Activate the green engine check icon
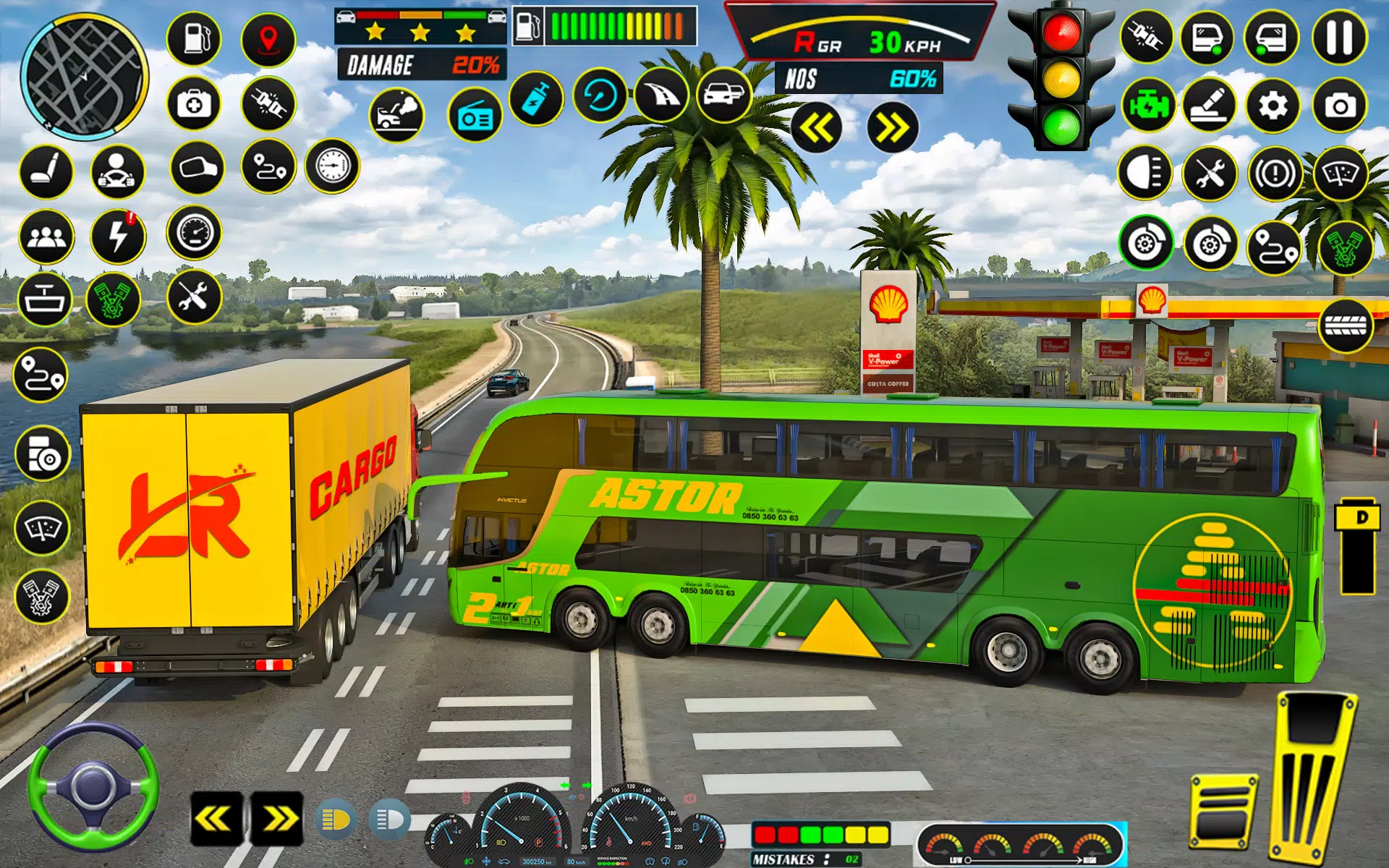The height and width of the screenshot is (868, 1389). point(1148,106)
